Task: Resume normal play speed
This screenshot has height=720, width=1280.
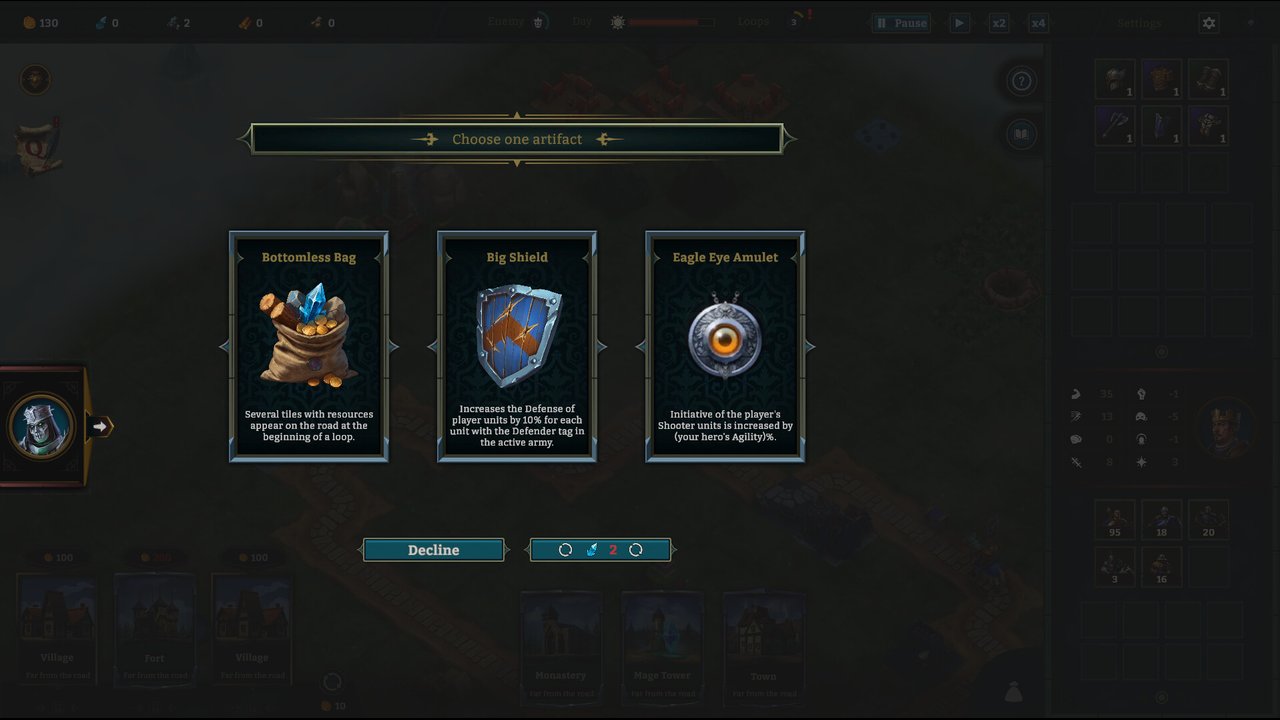Action: 959,23
